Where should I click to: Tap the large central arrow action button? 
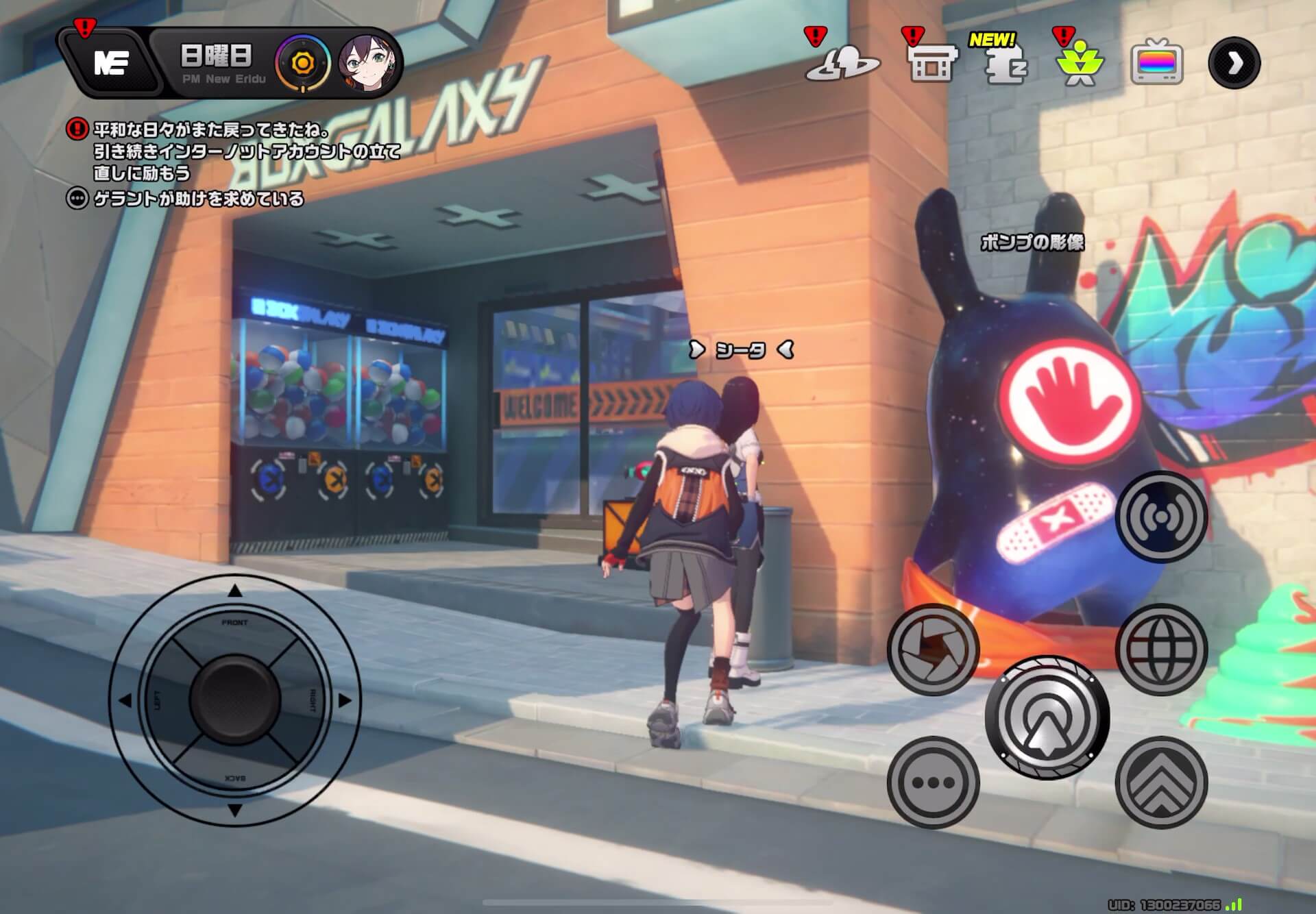(x=1047, y=717)
